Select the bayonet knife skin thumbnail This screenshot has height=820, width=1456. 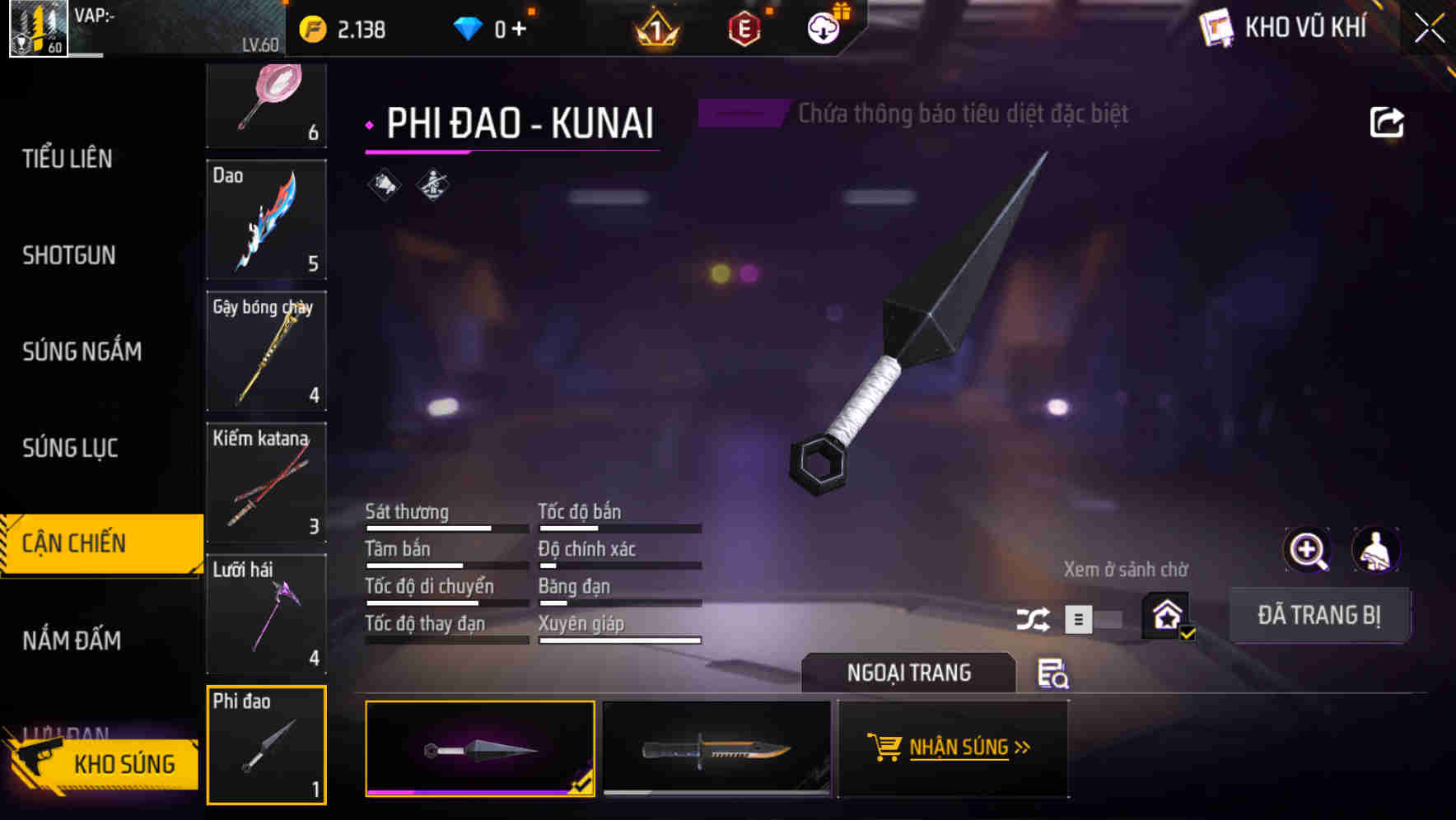coord(716,748)
